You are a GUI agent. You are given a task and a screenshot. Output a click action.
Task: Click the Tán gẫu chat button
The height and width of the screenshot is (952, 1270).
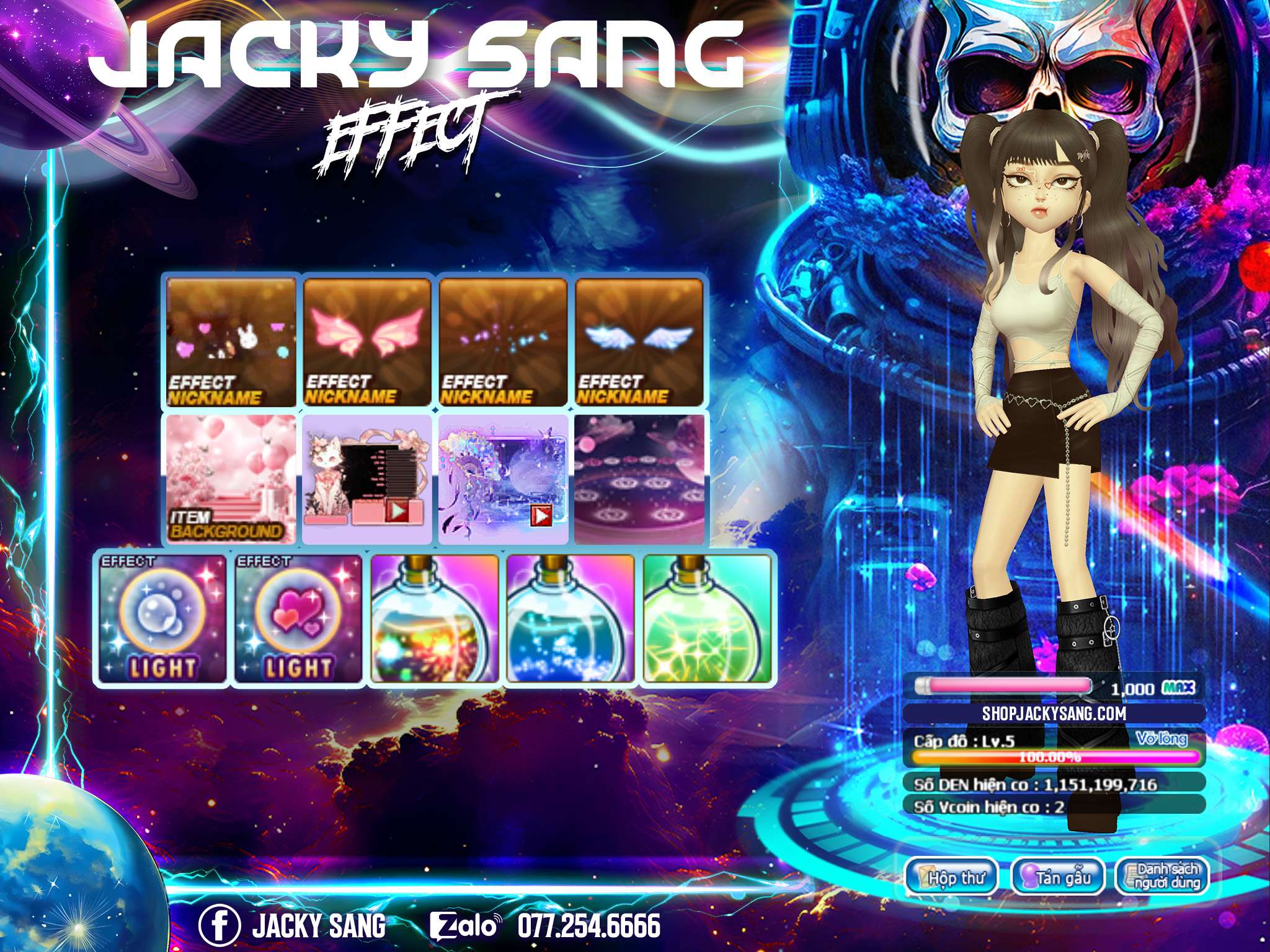click(1057, 877)
